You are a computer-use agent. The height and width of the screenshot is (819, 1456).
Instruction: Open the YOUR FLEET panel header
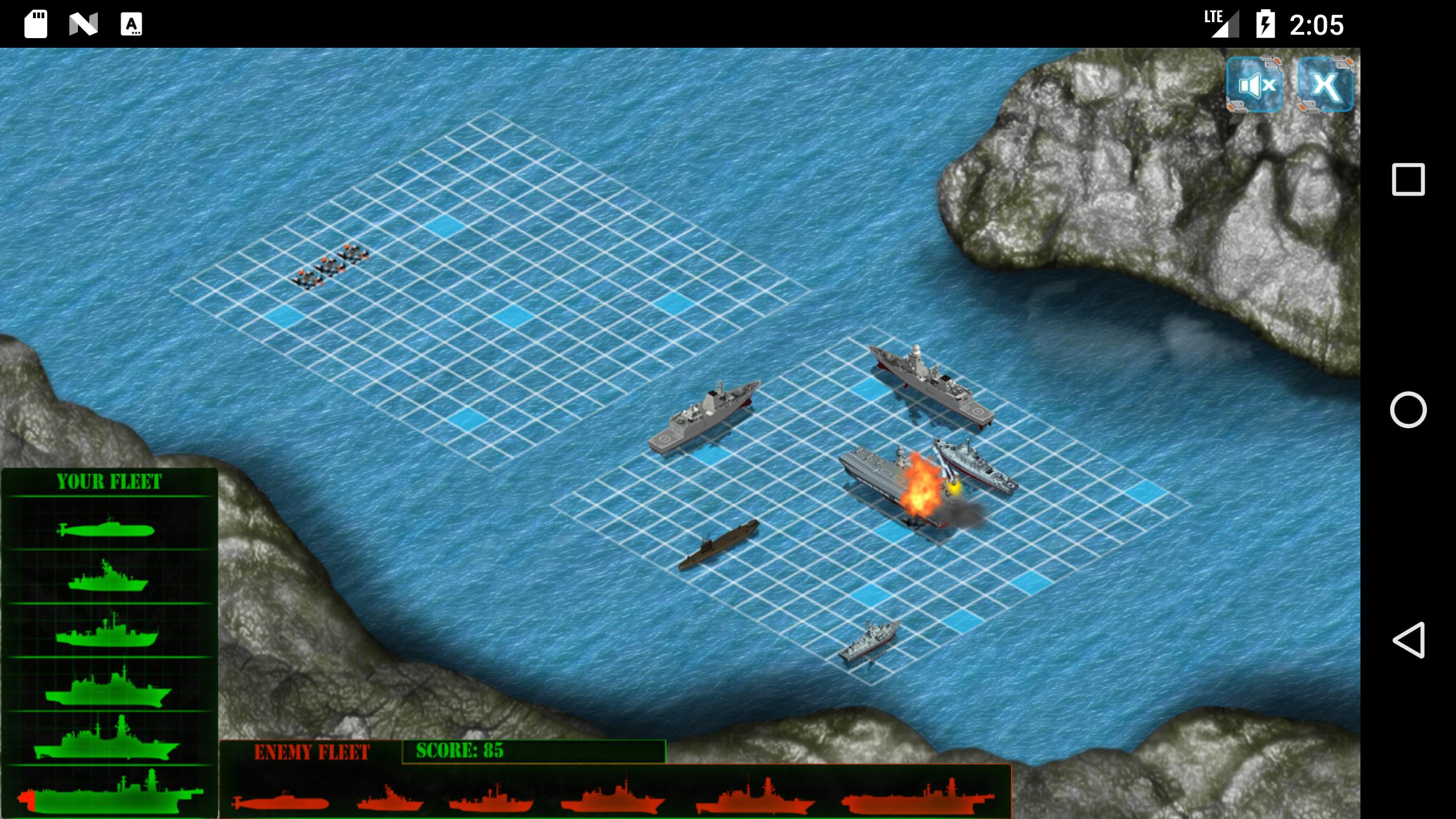(109, 481)
